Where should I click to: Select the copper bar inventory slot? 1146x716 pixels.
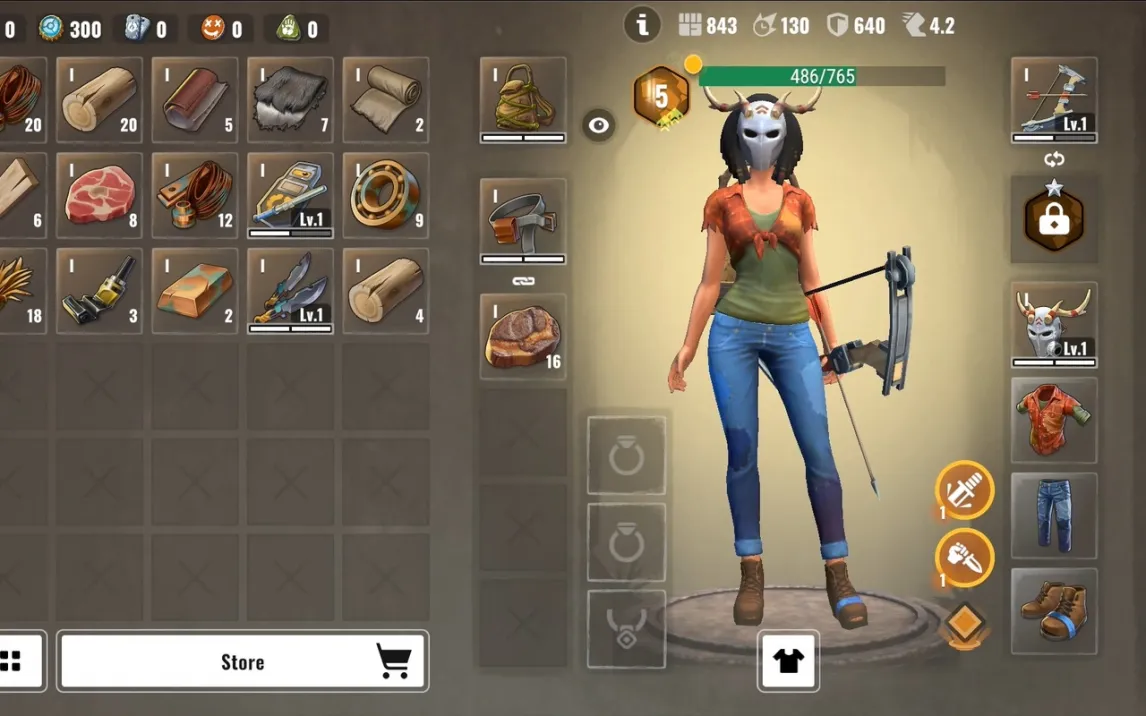195,291
